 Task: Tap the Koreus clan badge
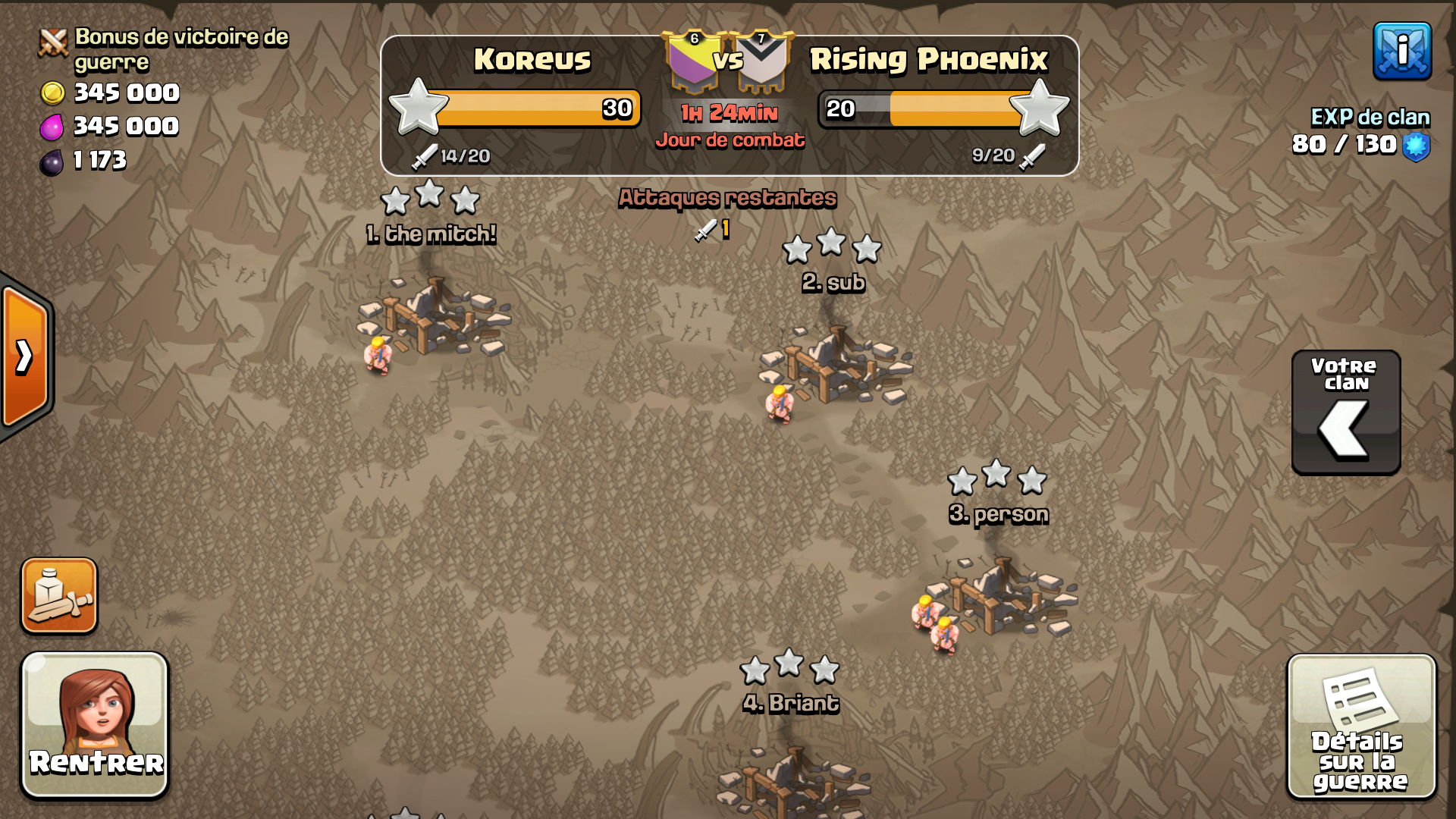(692, 62)
